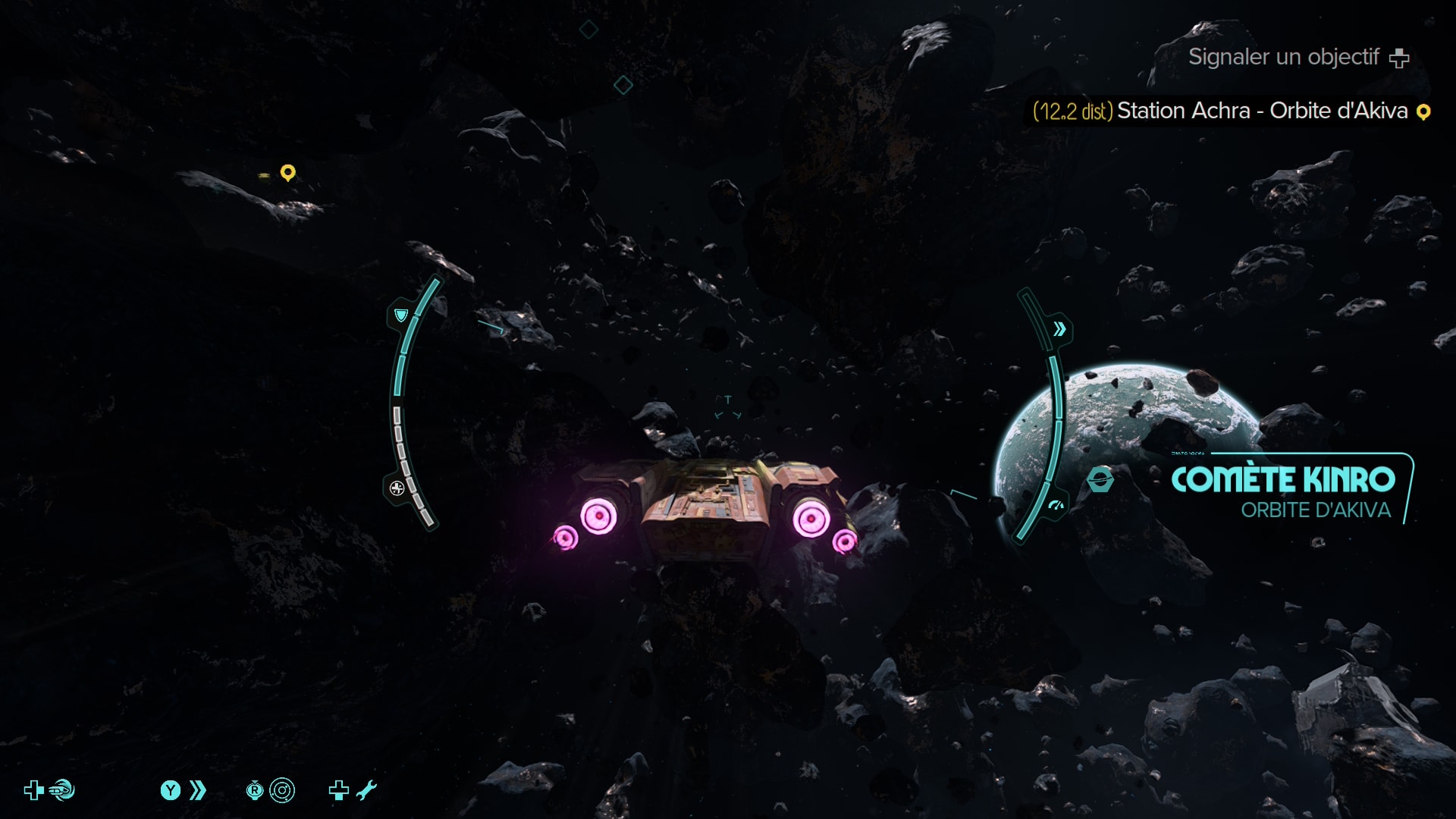Click the speedometer icon on the gauge

[x=1056, y=505]
